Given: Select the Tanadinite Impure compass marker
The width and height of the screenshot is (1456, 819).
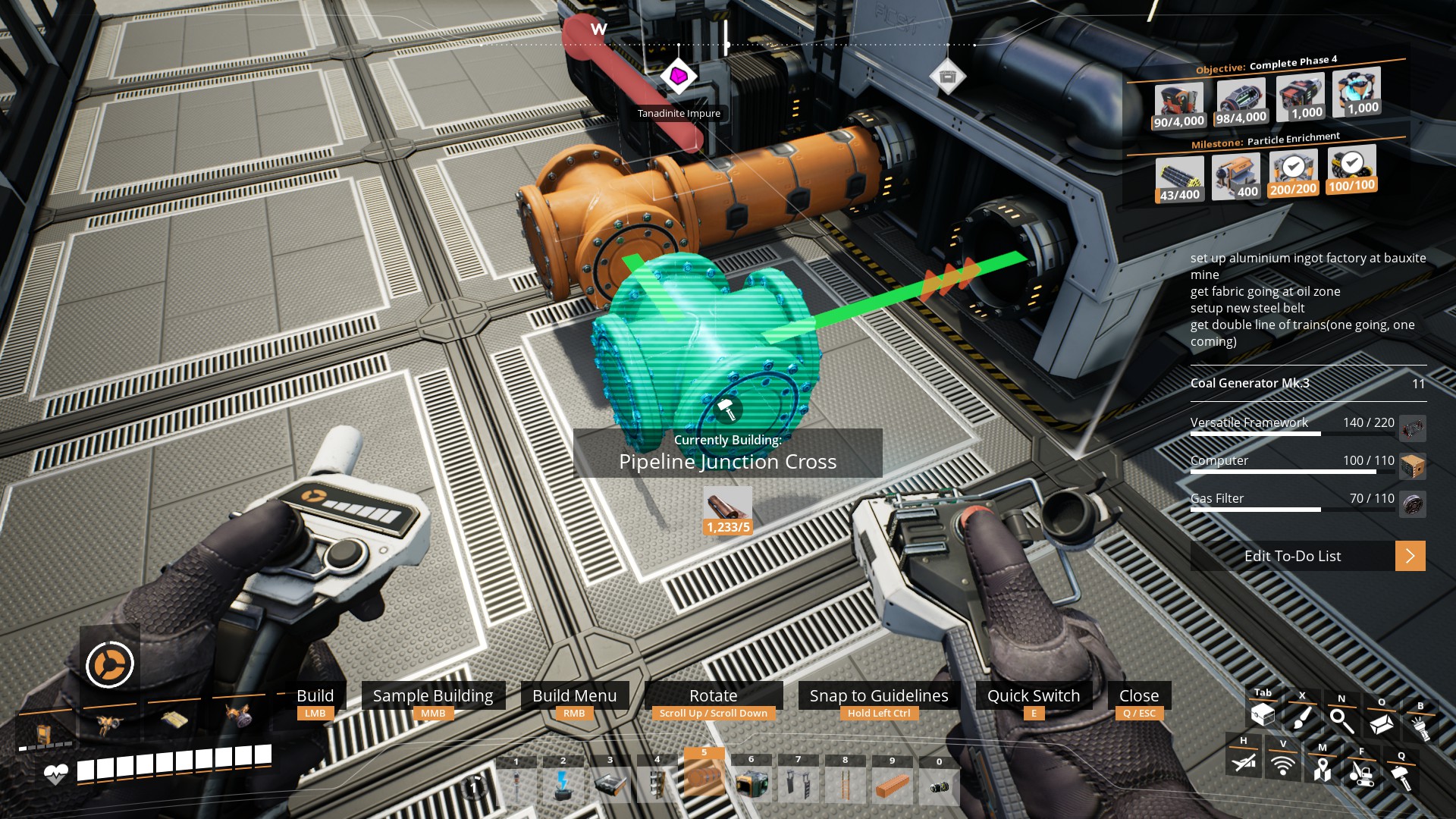Looking at the screenshot, I should 679,77.
